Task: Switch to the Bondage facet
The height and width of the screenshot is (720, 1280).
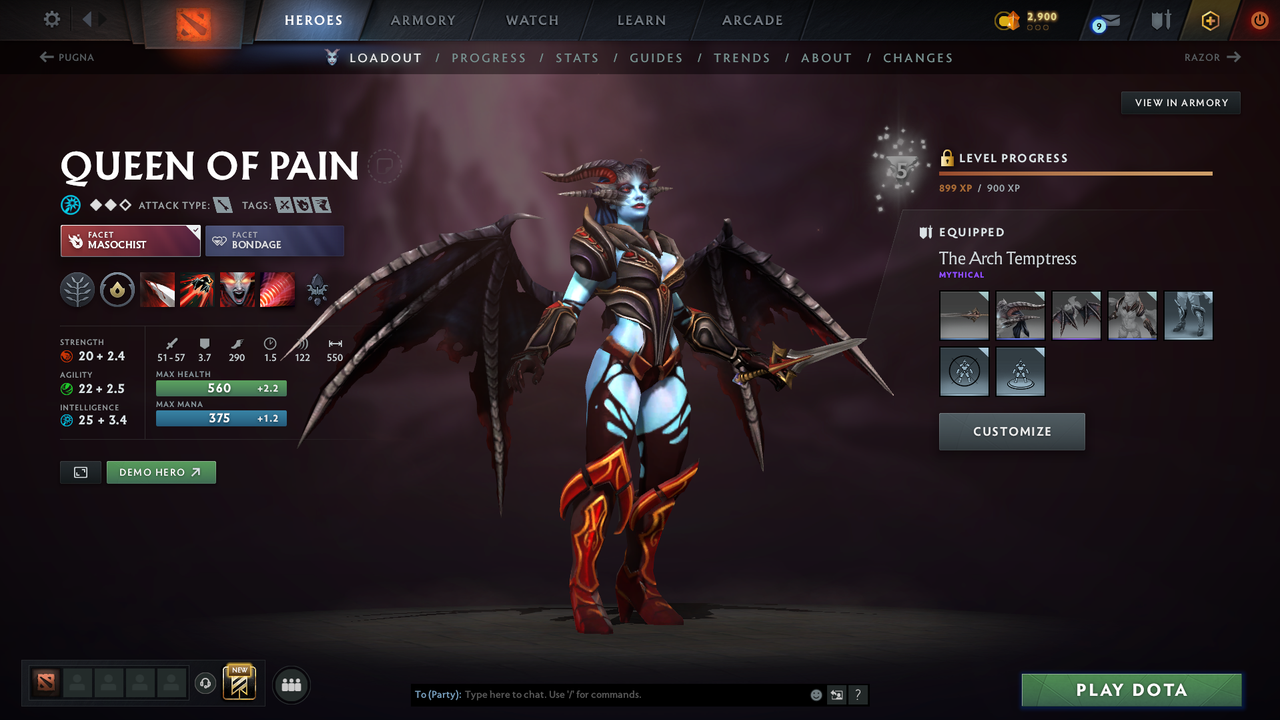Action: point(275,240)
